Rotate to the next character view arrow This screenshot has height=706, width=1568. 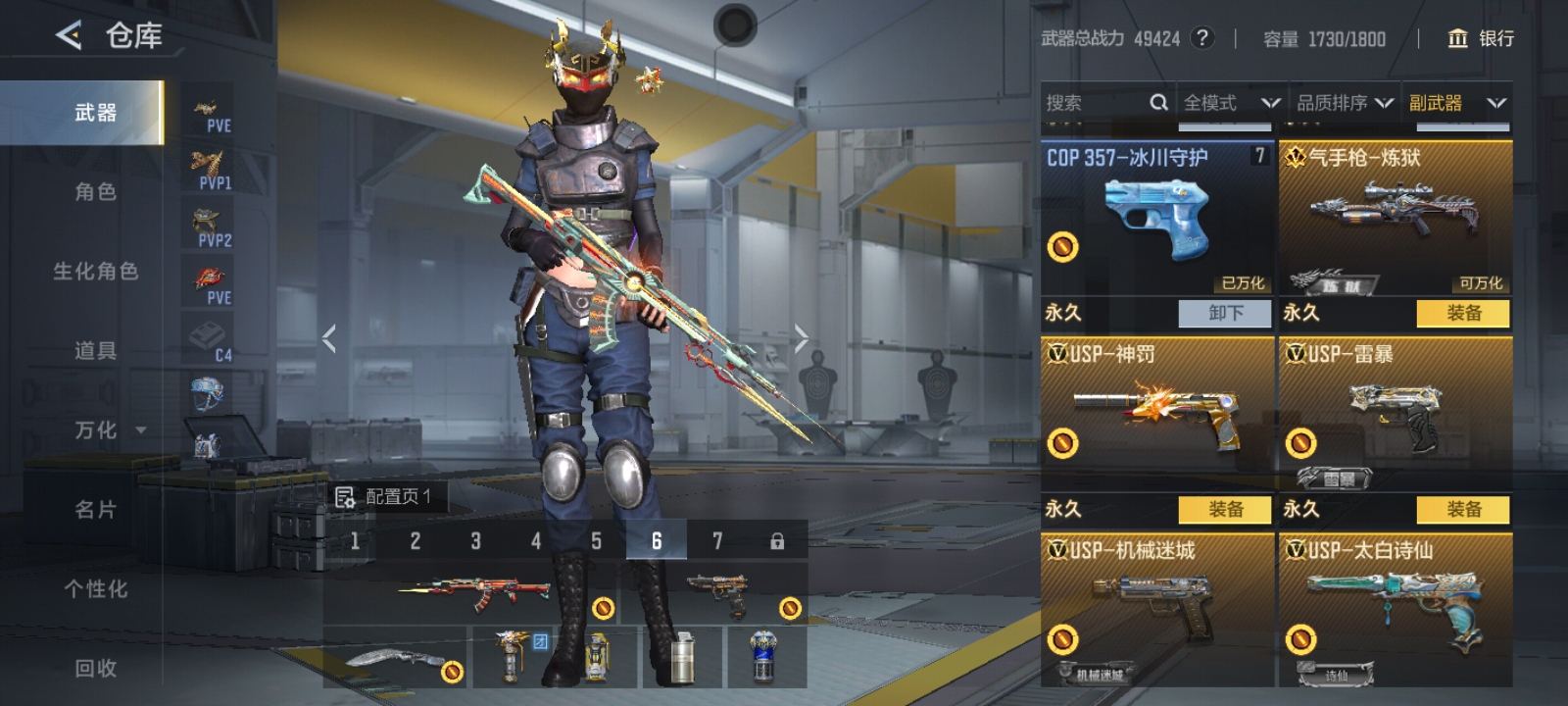click(801, 338)
